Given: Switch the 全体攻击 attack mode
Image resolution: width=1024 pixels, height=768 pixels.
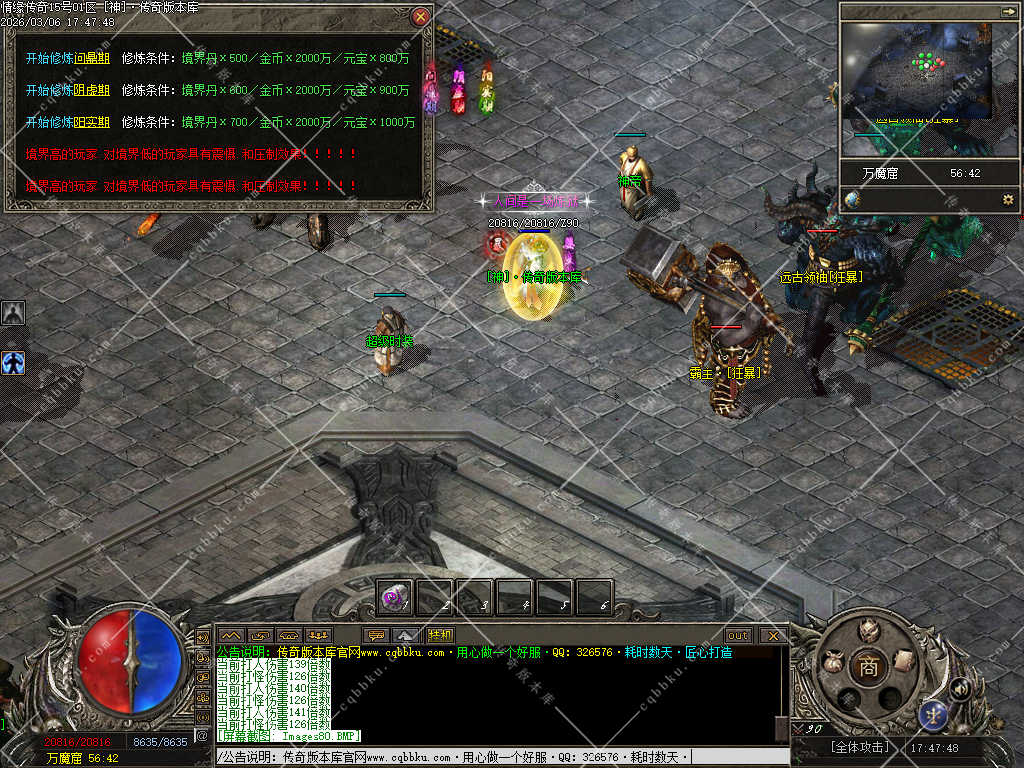Looking at the screenshot, I should click(859, 748).
